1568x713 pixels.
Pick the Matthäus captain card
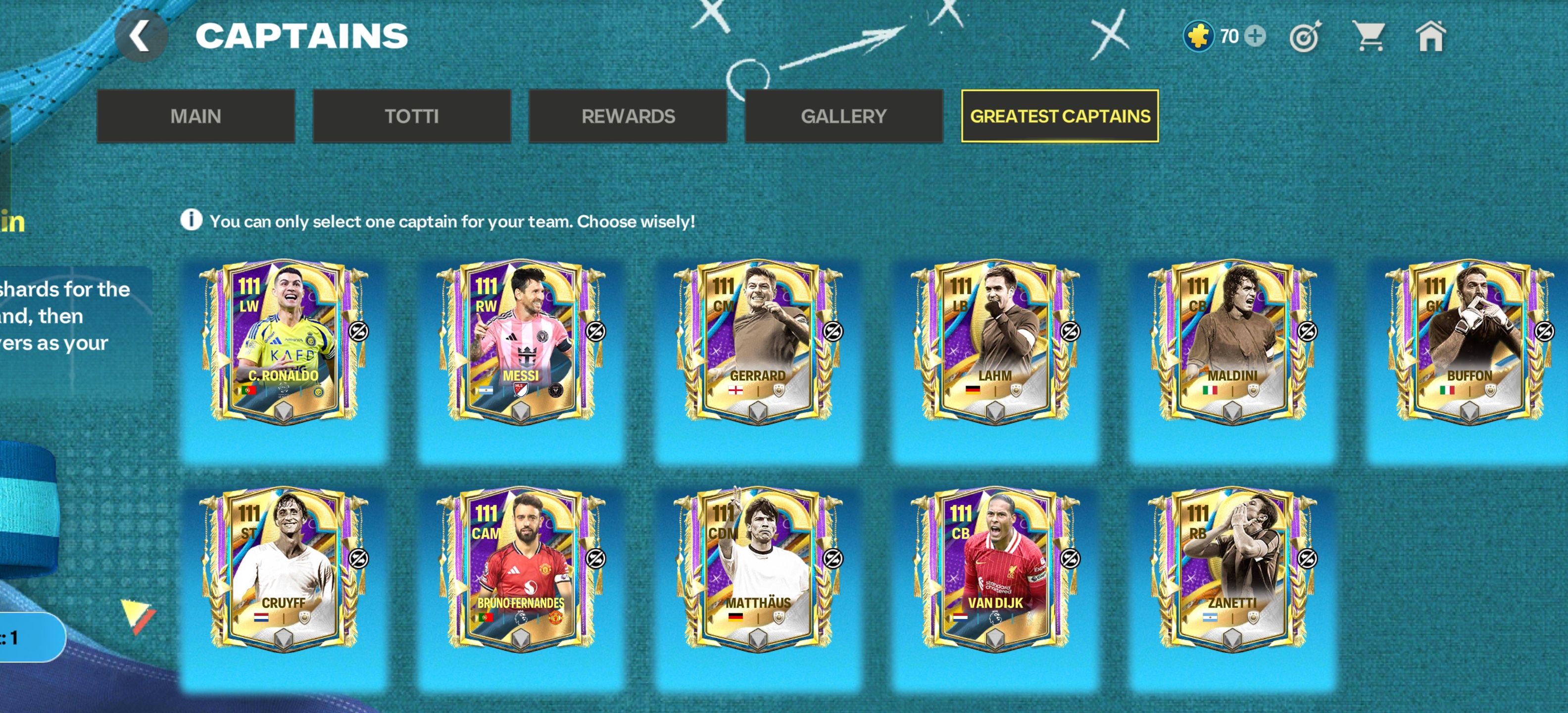point(758,568)
